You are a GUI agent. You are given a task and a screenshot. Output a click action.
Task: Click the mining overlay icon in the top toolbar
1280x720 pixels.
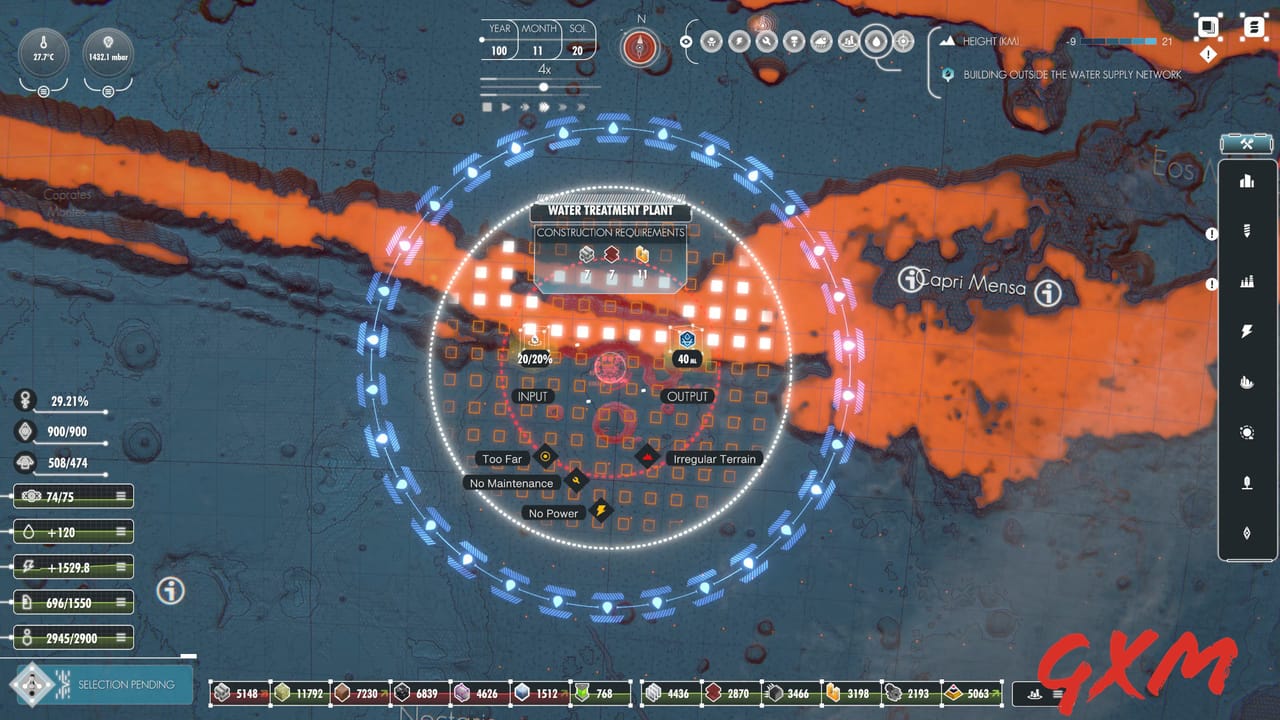click(792, 41)
